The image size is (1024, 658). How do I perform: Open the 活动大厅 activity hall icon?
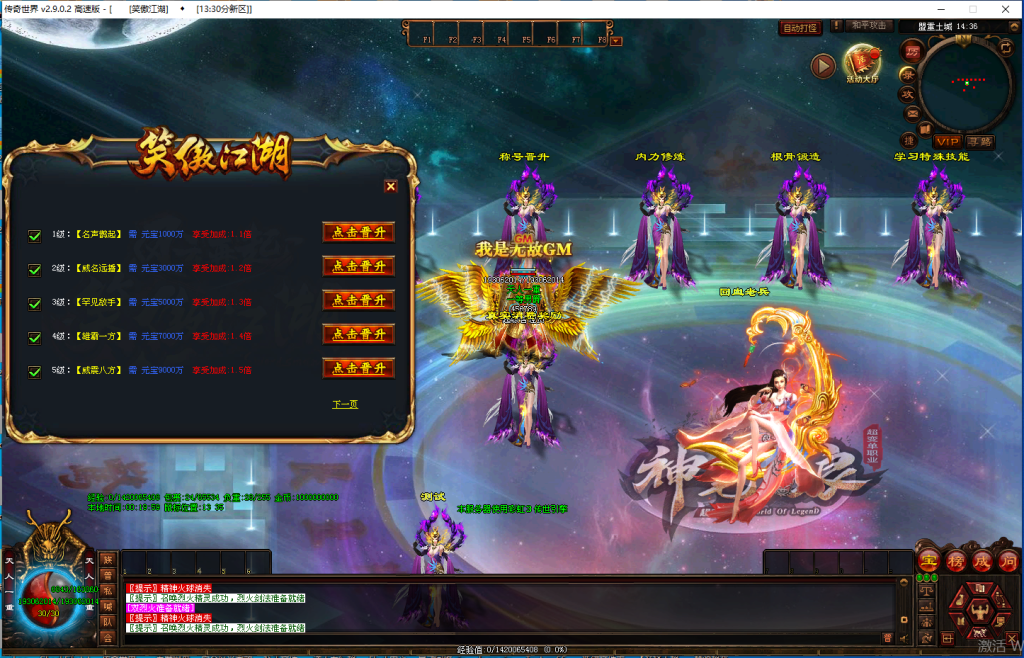[862, 62]
